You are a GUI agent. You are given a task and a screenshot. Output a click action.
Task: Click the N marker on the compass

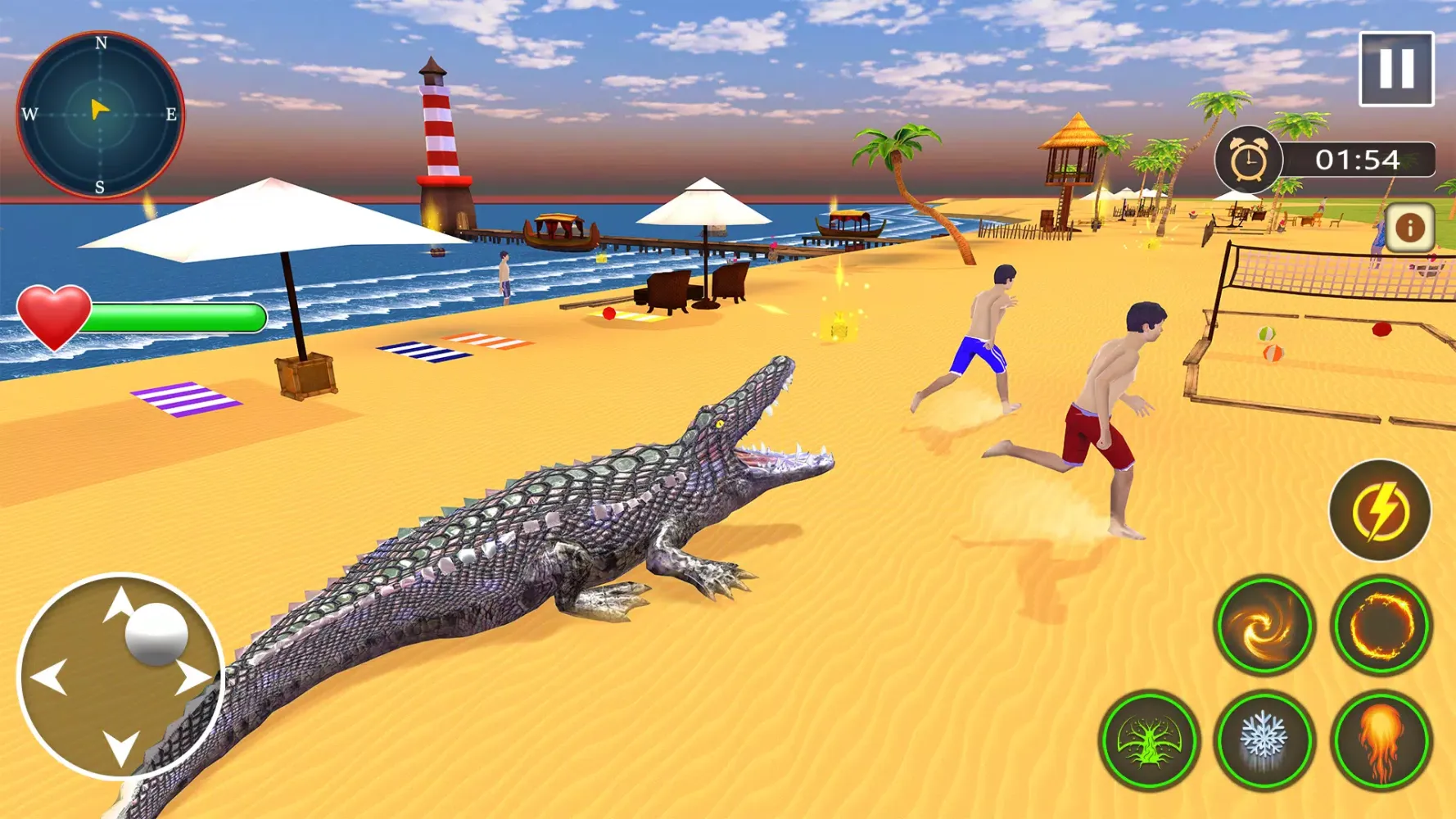pyautogui.click(x=100, y=43)
